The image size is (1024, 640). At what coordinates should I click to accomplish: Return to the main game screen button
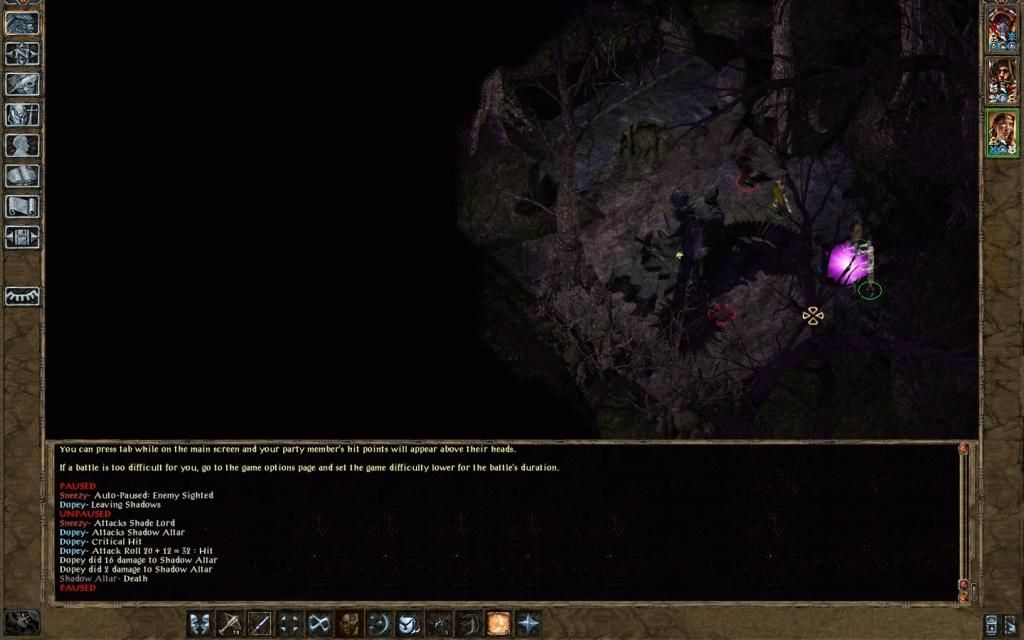coord(22,22)
